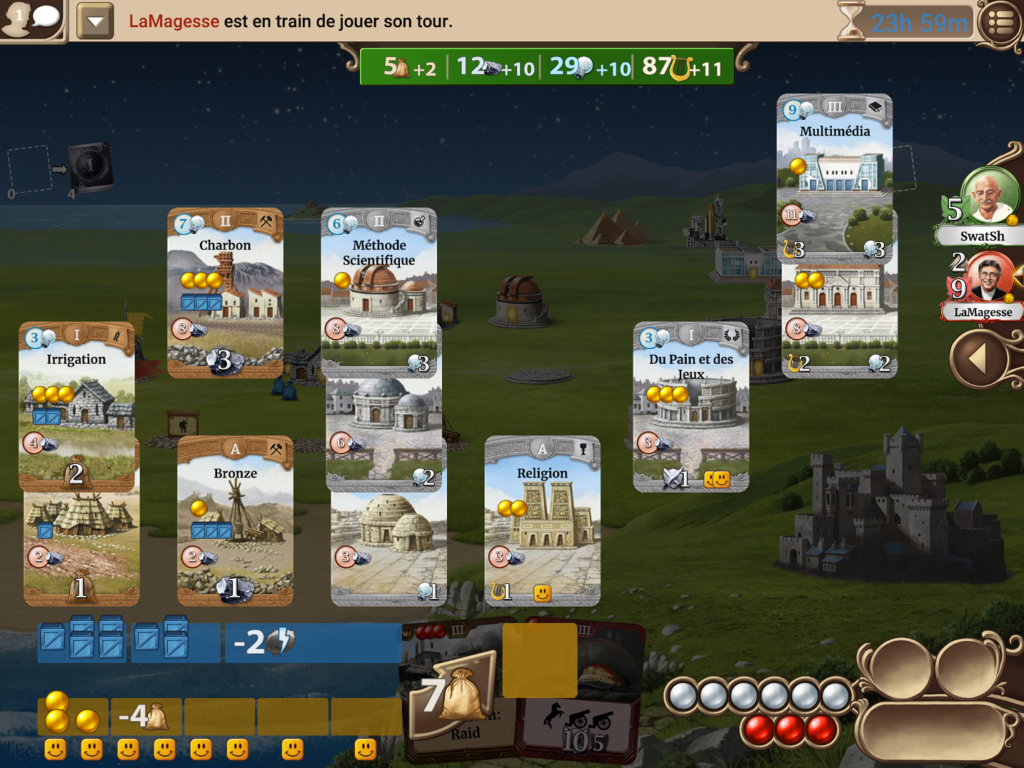1024x768 pixels.
Task: Show the resource summary bar
Action: coord(547,67)
